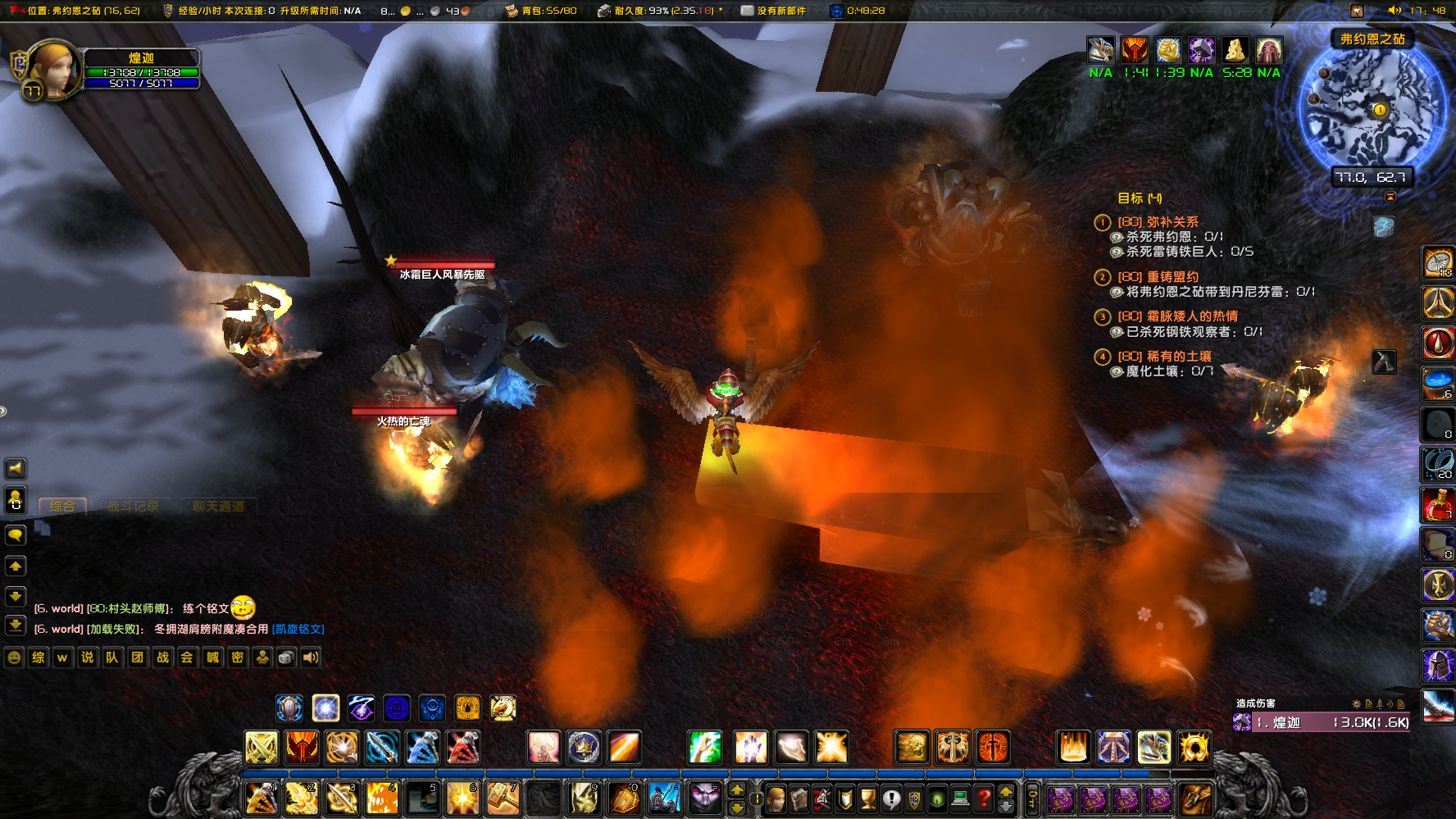Open the [凯旋铭文] item link in chat
Viewport: 1456px width, 819px height.
click(x=298, y=629)
